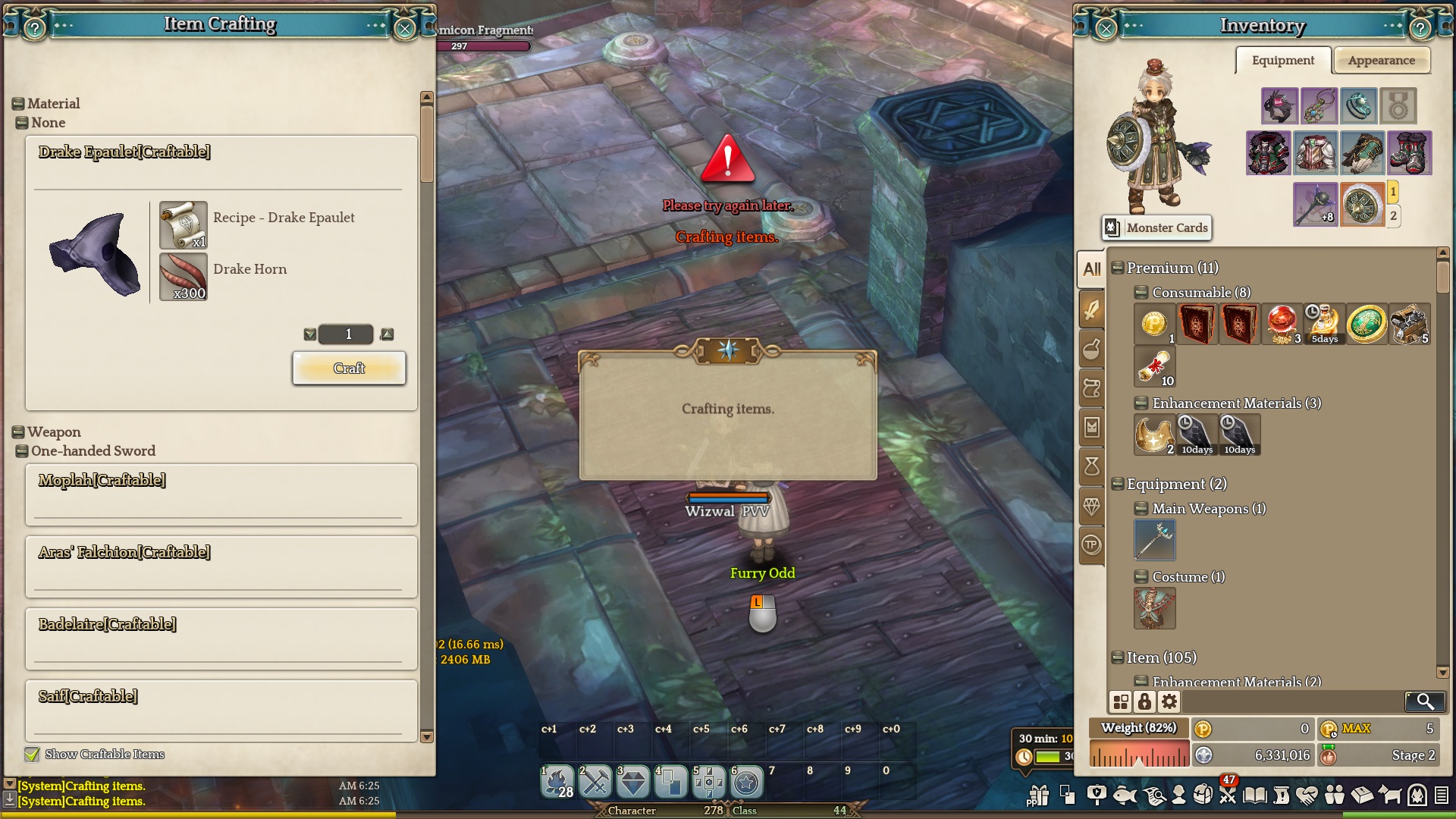This screenshot has height=819, width=1456.
Task: Increase the craft quantity by one
Action: 388,334
